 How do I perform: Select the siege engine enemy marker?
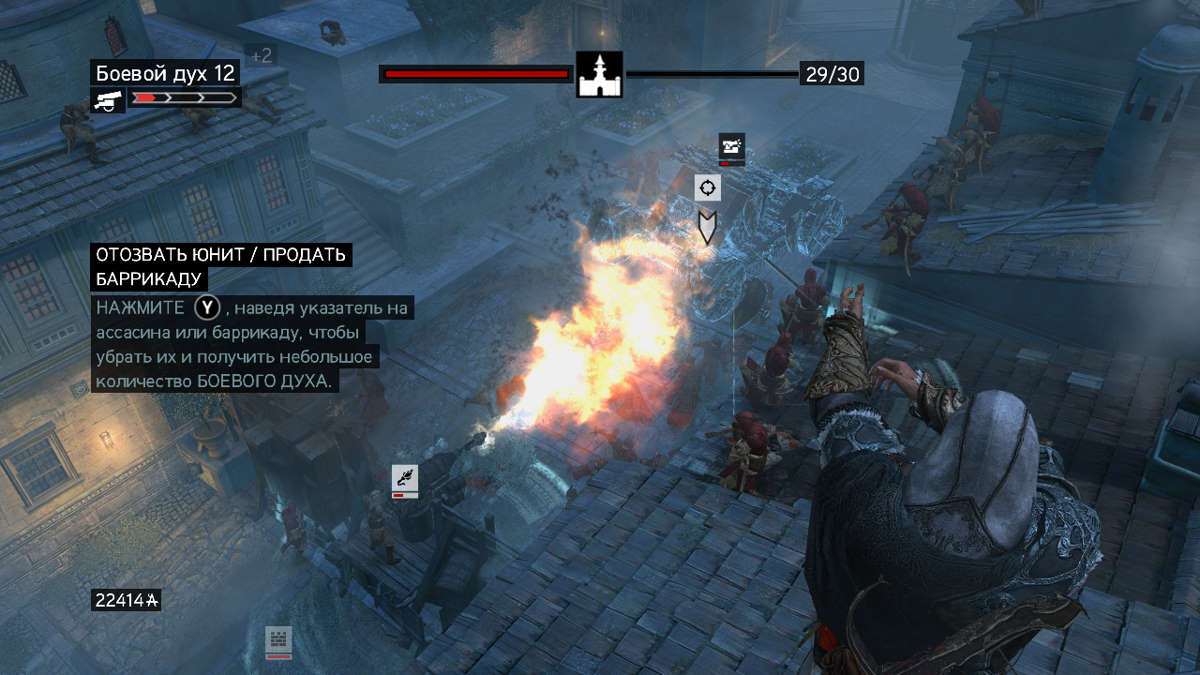click(732, 148)
